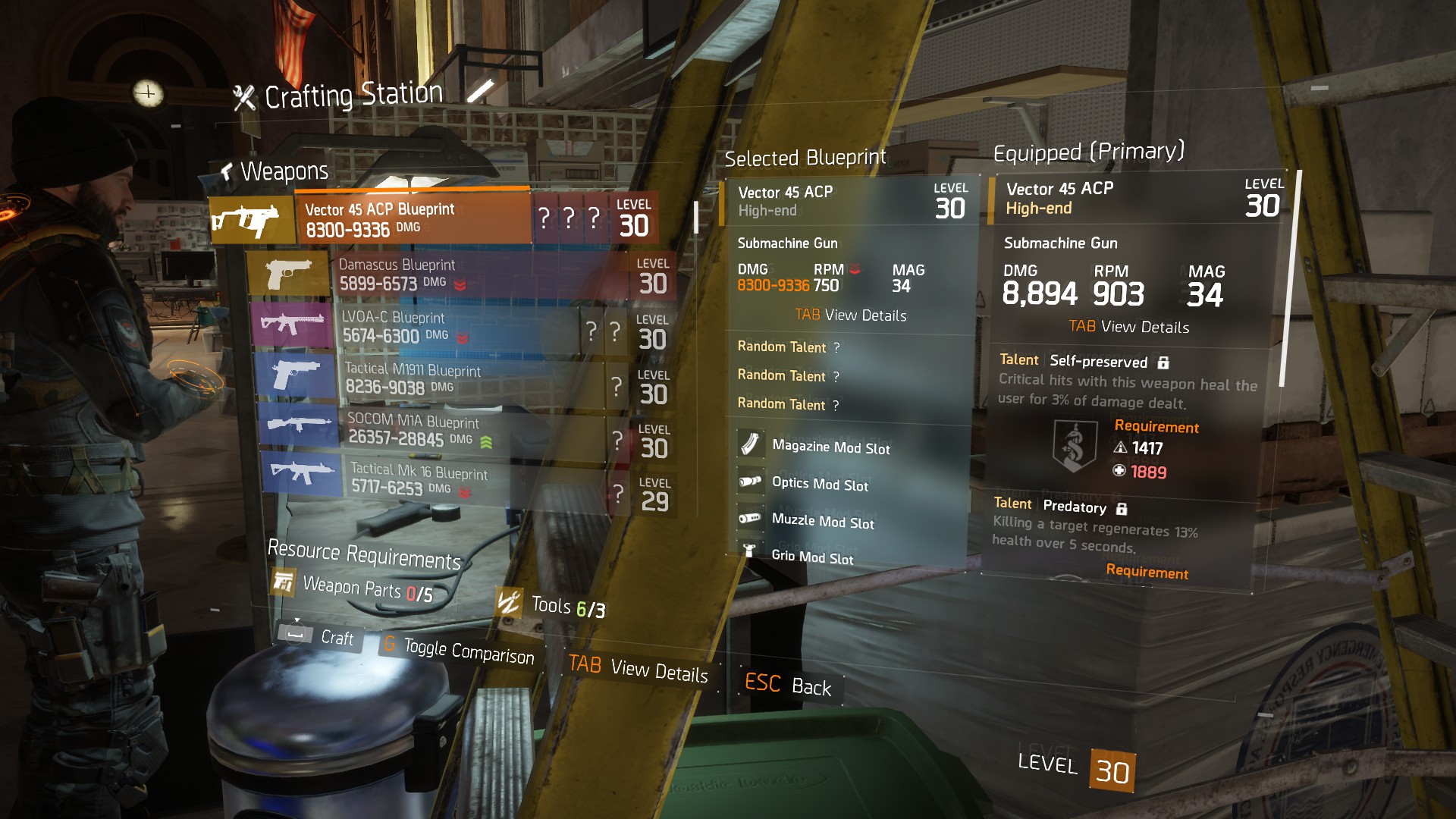
Task: Click ESC Back to exit crafting
Action: coord(787,686)
